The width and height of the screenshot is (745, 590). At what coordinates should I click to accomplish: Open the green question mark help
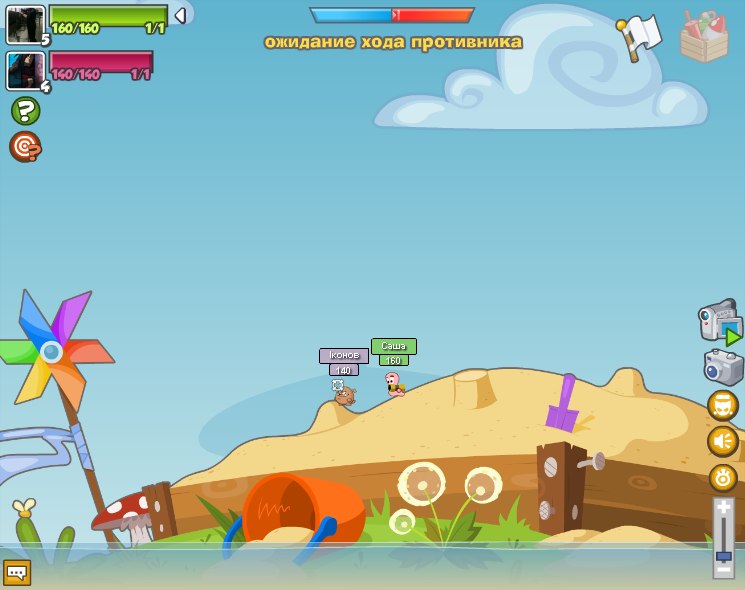pyautogui.click(x=25, y=110)
